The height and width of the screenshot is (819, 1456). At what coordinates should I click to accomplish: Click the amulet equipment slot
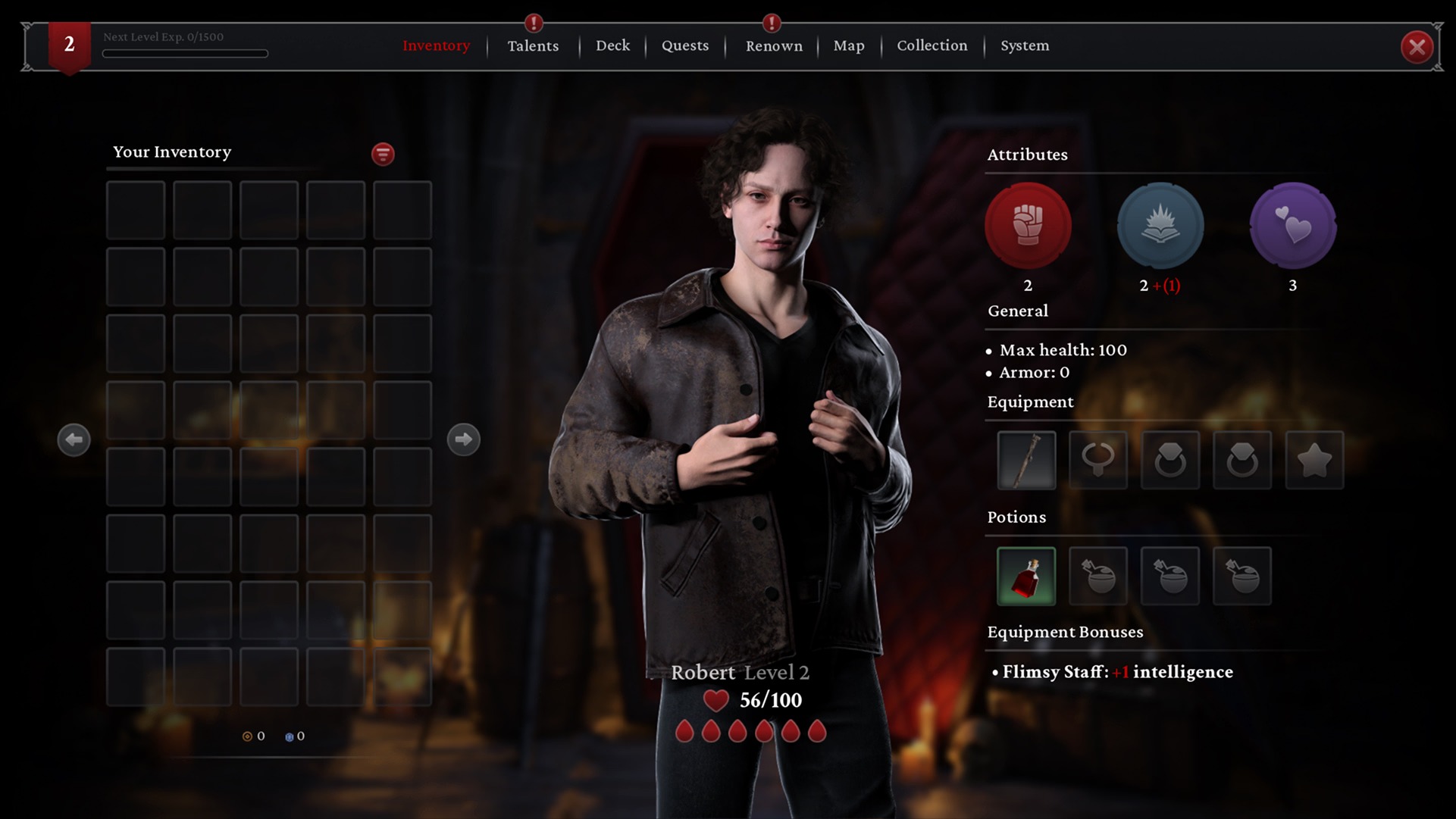pos(1098,460)
